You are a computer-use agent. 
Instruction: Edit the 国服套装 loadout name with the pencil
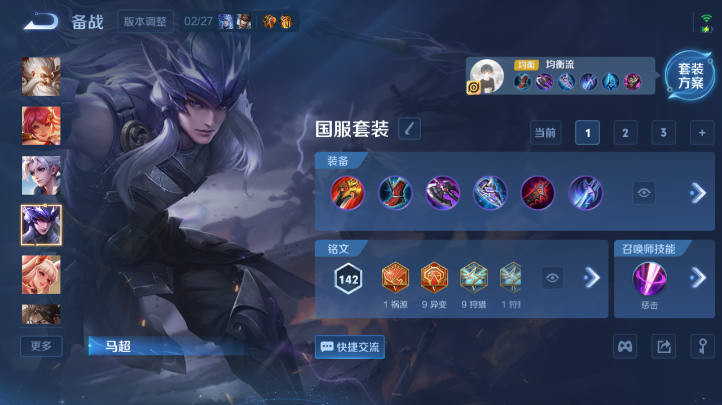(410, 128)
